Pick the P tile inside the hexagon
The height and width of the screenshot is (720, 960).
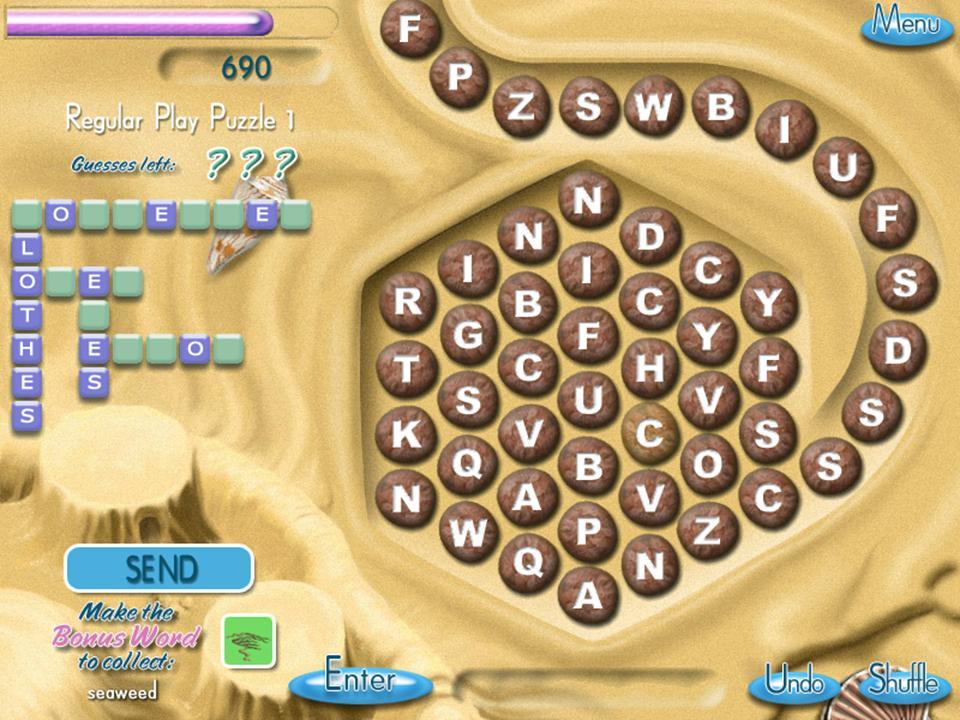(x=588, y=531)
